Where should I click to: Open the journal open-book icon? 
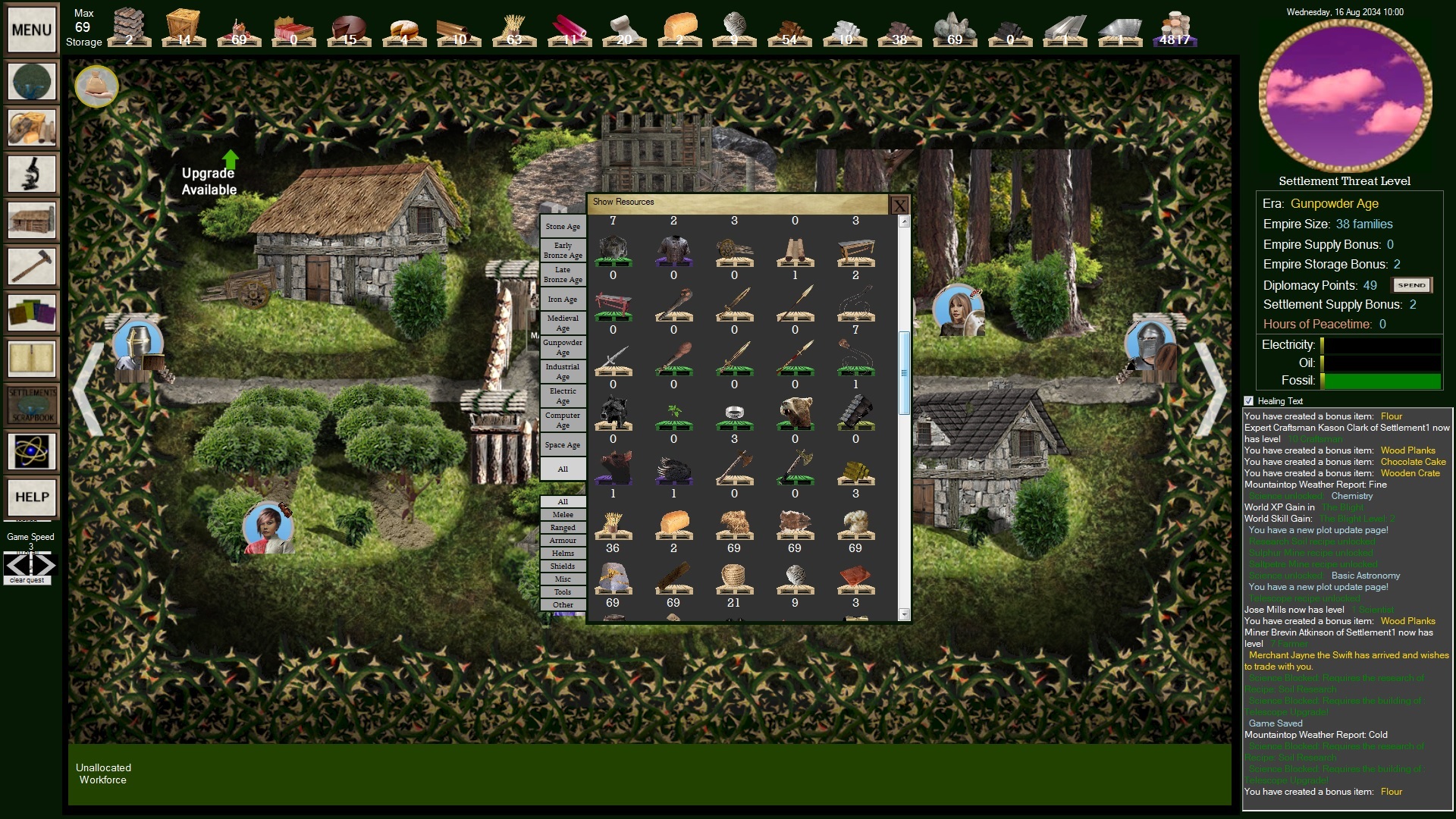point(31,359)
